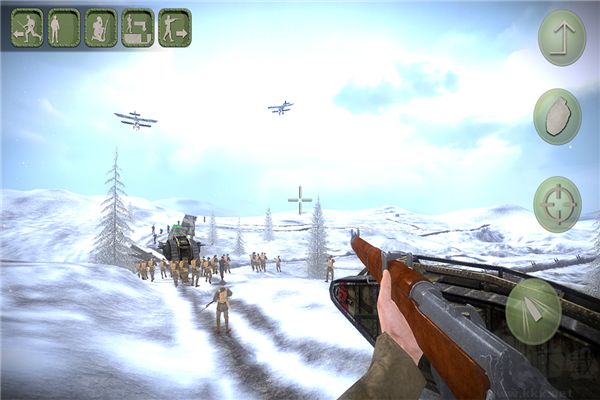
Task: Order squad to retreat with left-arrow soldier icon
Action: (27, 28)
